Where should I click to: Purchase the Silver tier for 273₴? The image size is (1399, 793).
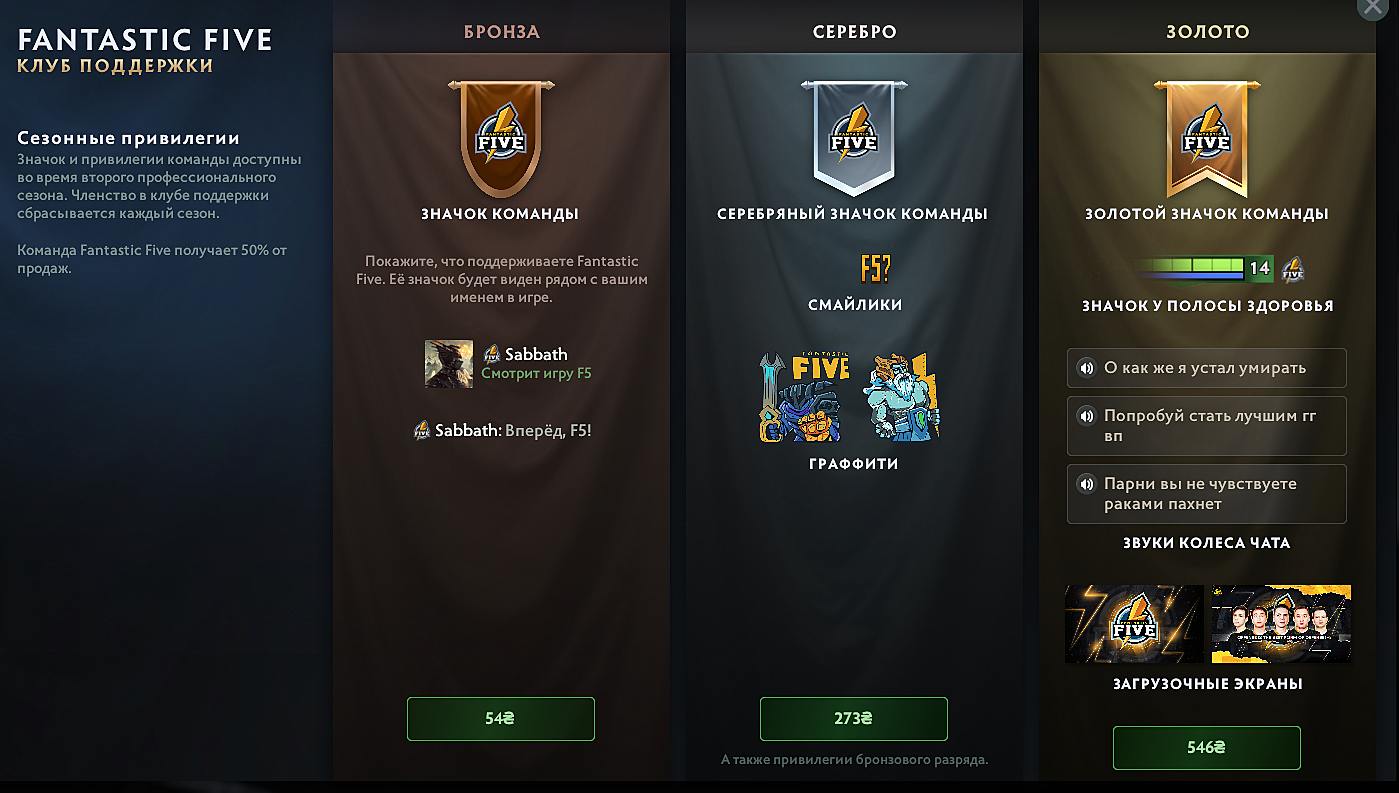click(x=853, y=719)
